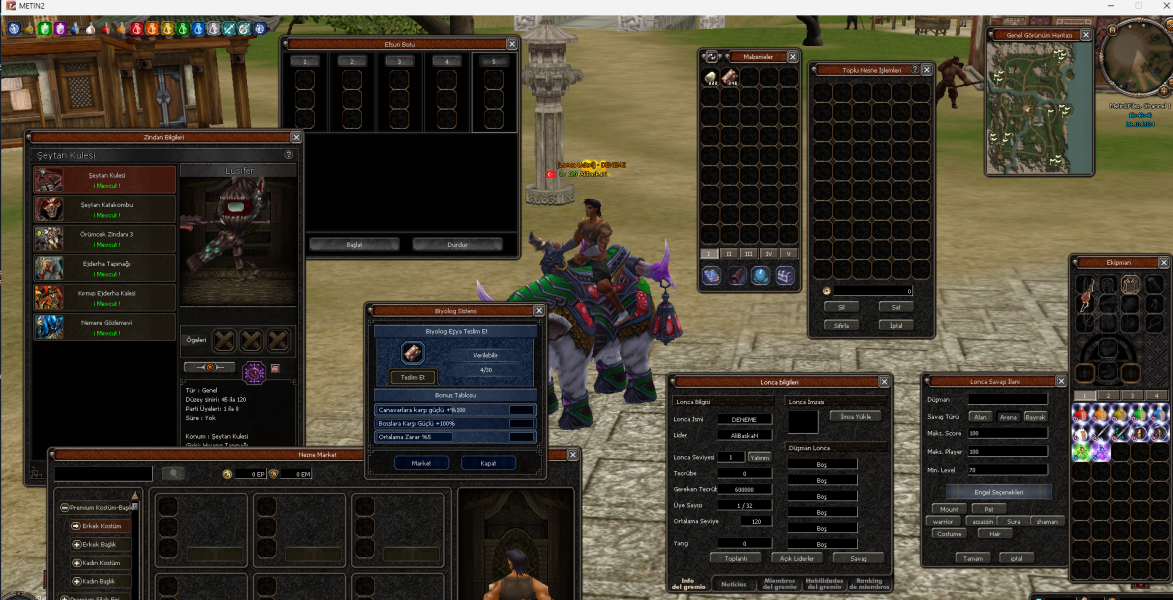
Task: Close the Zindan Bilgileri window
Action: pos(296,137)
